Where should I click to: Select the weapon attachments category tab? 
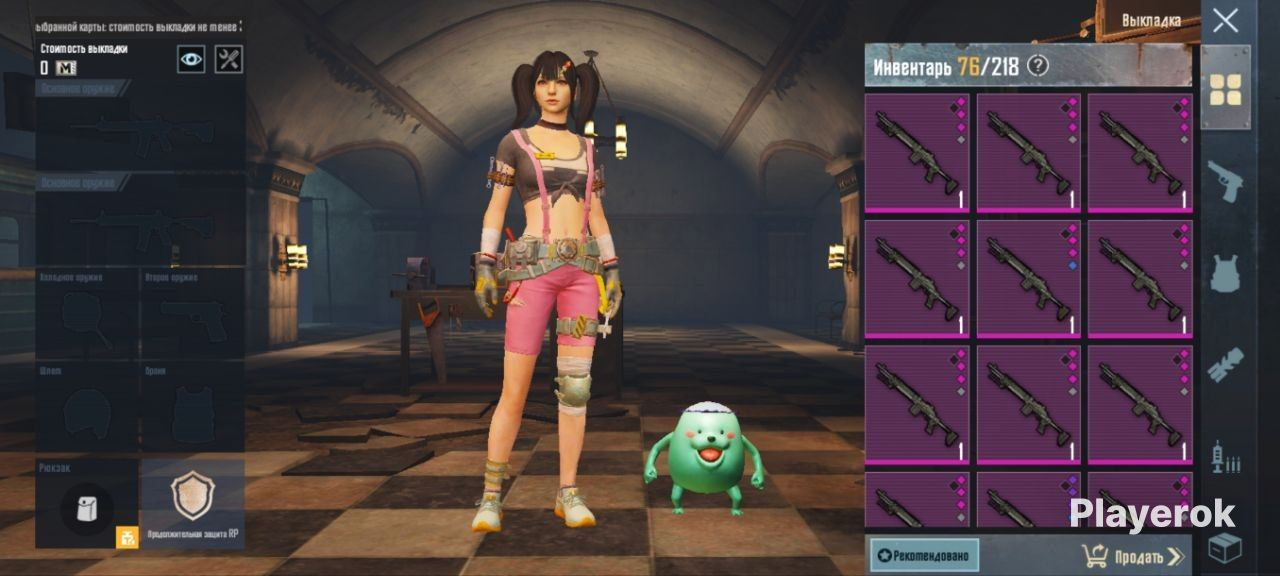pyautogui.click(x=1225, y=365)
